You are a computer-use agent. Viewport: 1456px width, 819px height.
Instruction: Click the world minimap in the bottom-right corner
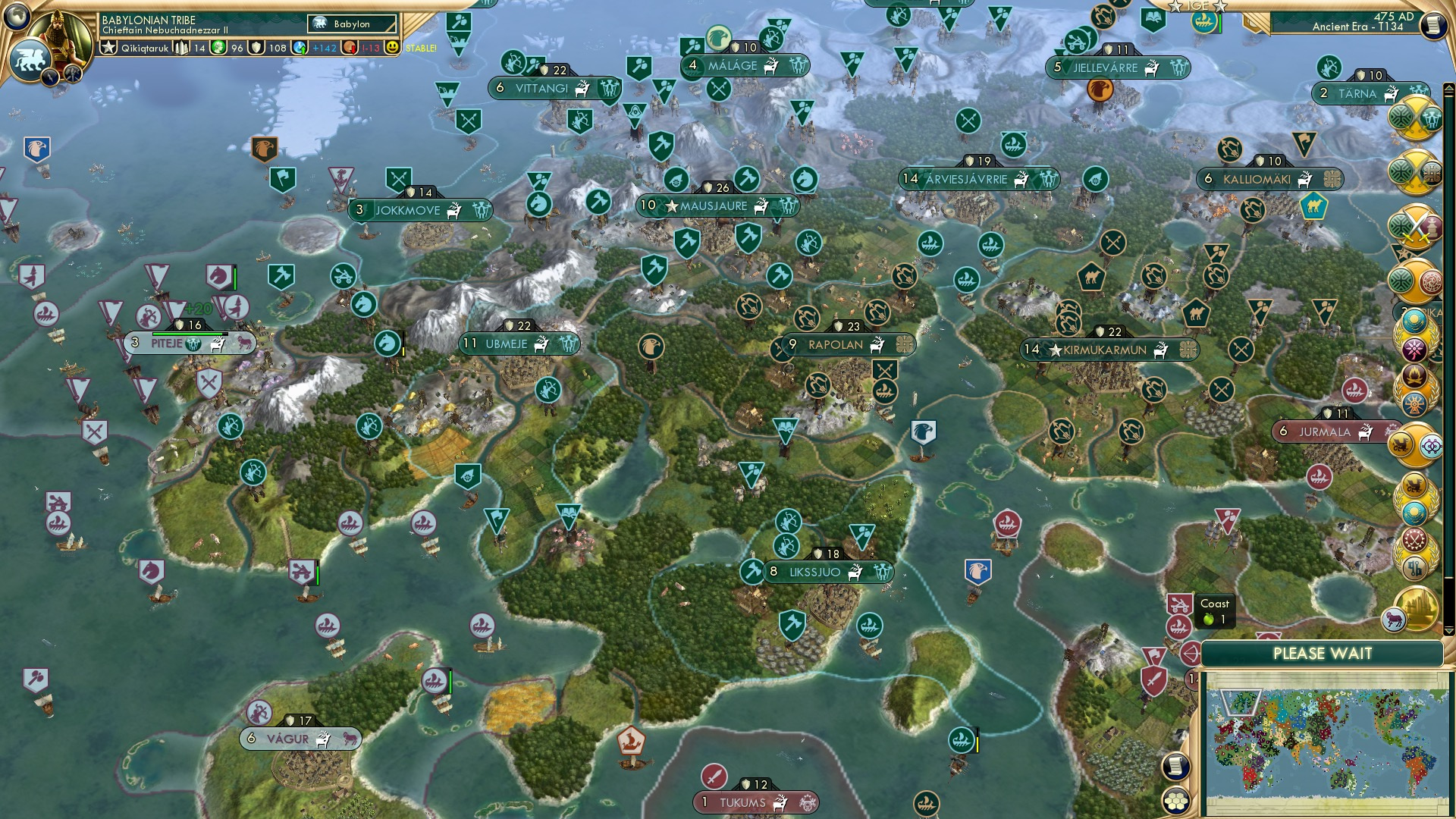point(1327,743)
